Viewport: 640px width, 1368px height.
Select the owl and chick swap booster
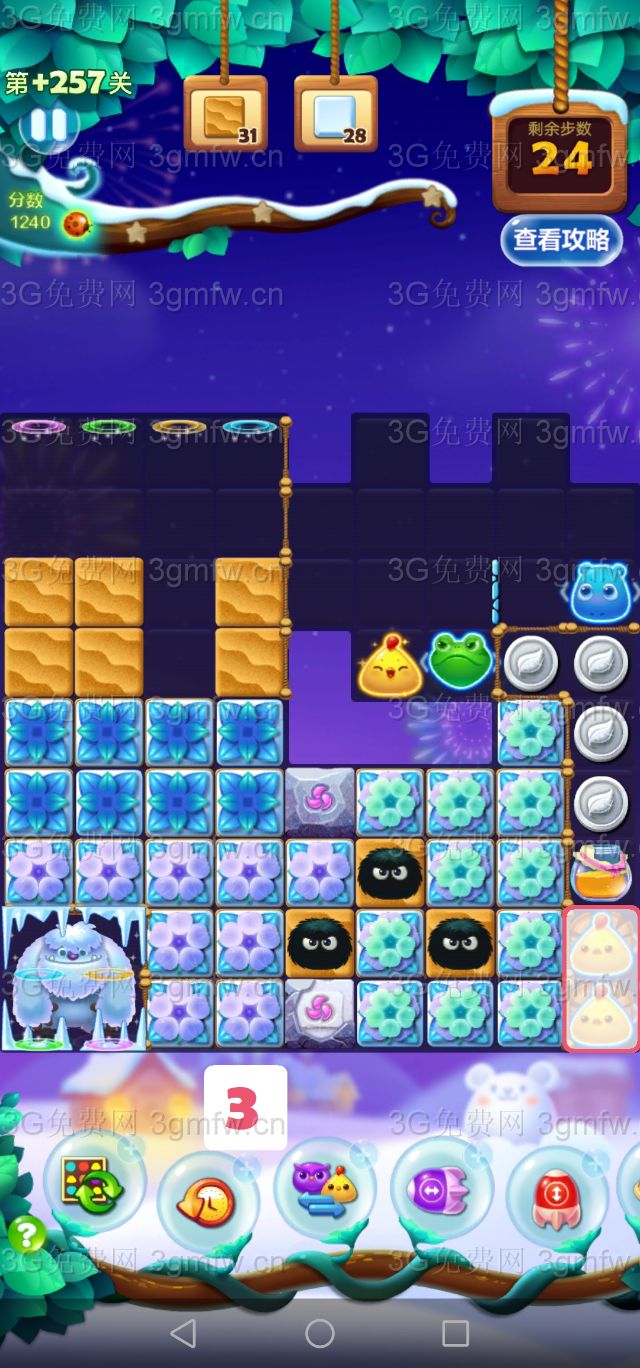point(322,1190)
